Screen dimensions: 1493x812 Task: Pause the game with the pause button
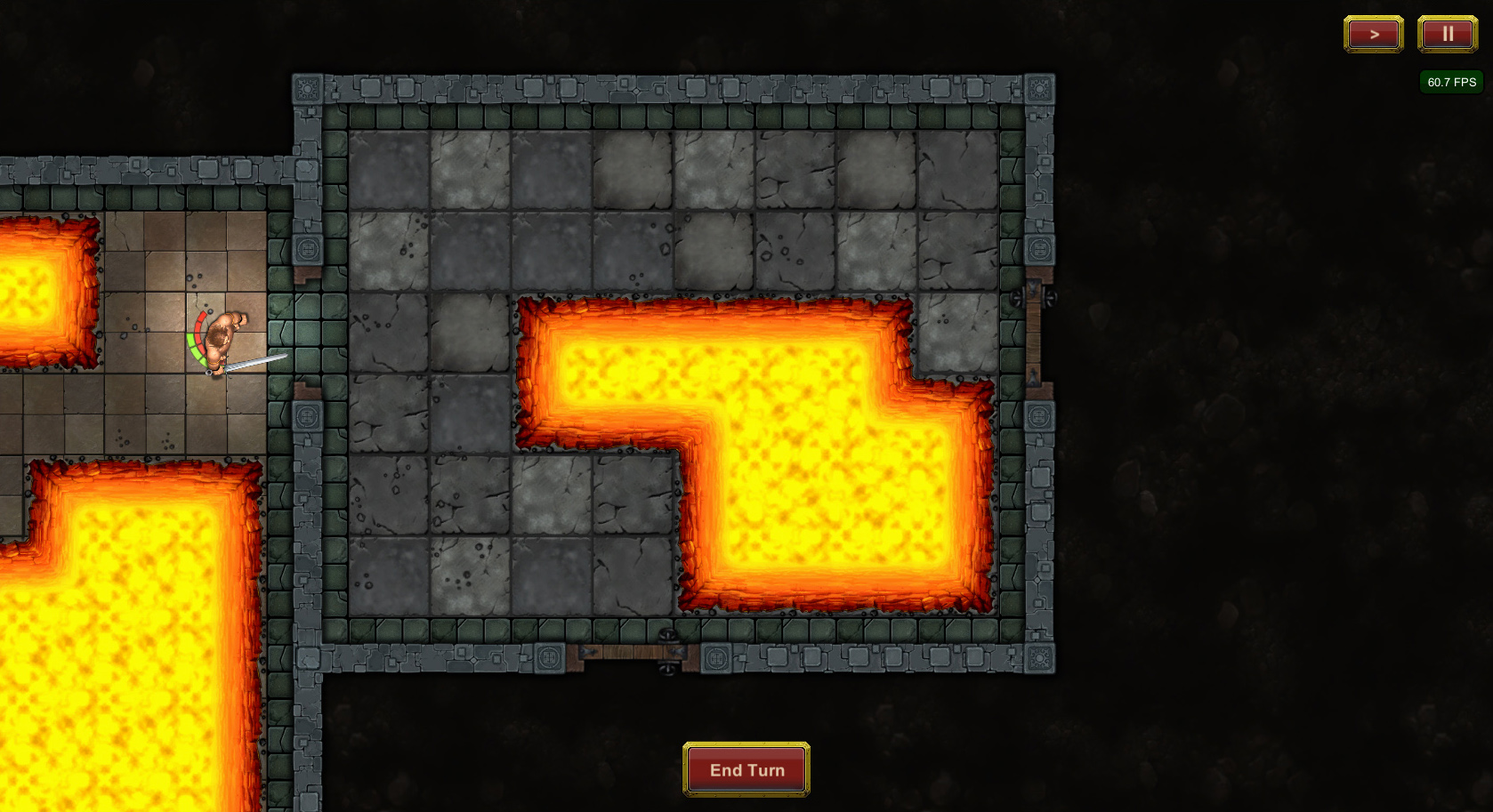pos(1447,34)
